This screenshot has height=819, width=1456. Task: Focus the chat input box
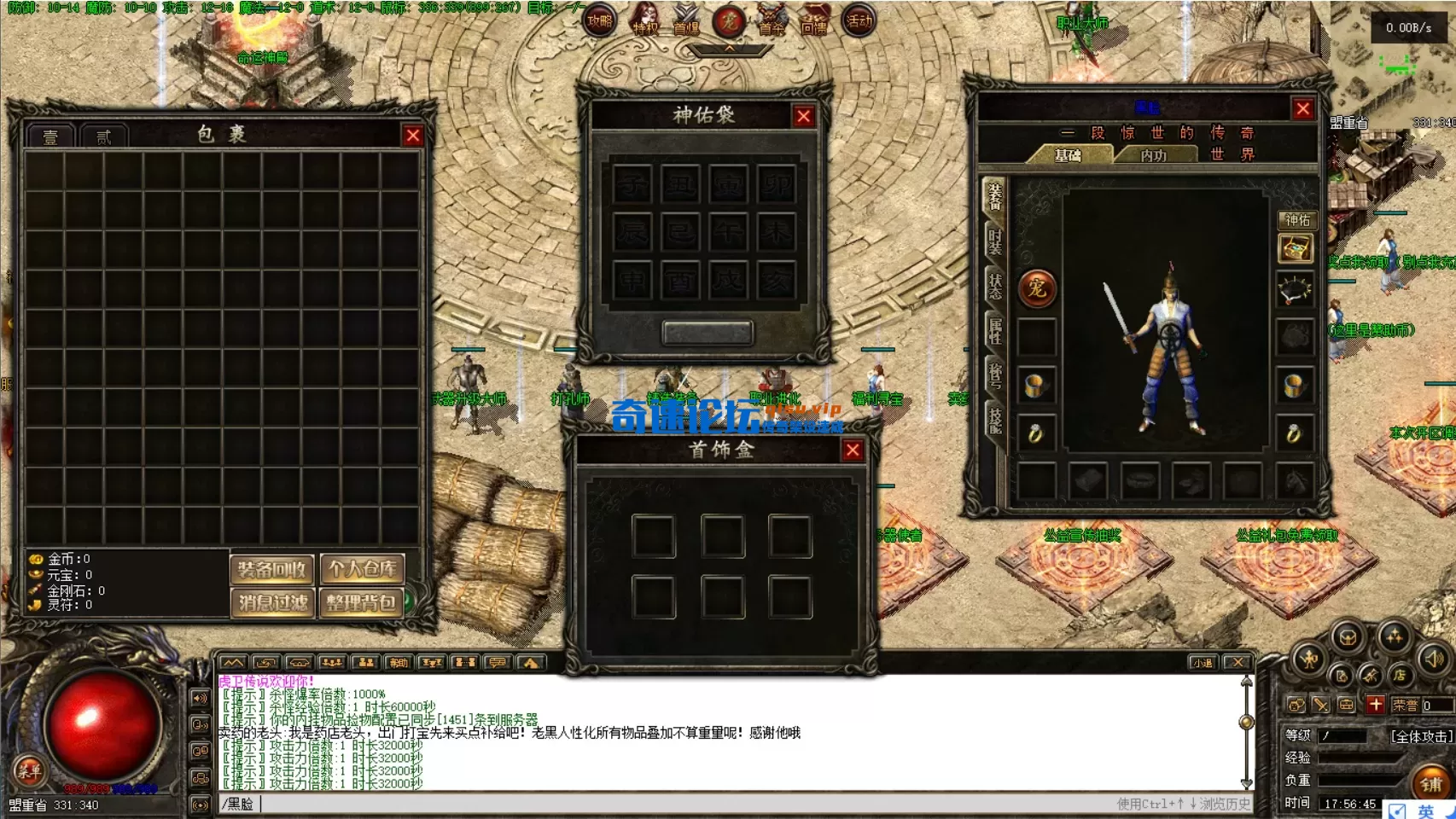pyautogui.click(x=683, y=804)
